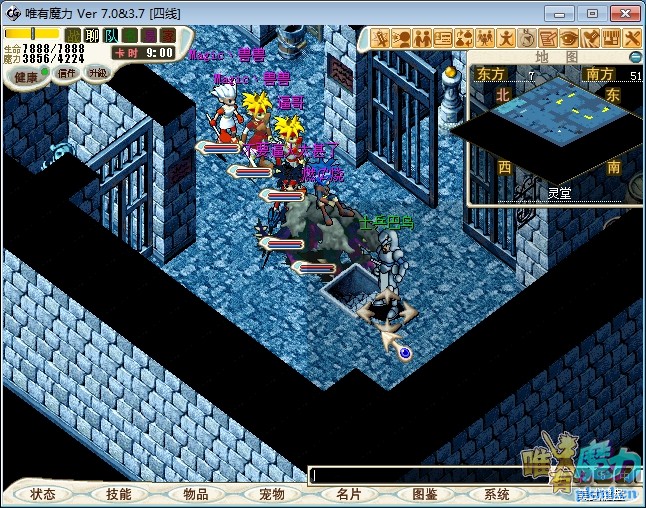Toggle the 聊 chat mode button
The width and height of the screenshot is (646, 508).
tap(92, 35)
